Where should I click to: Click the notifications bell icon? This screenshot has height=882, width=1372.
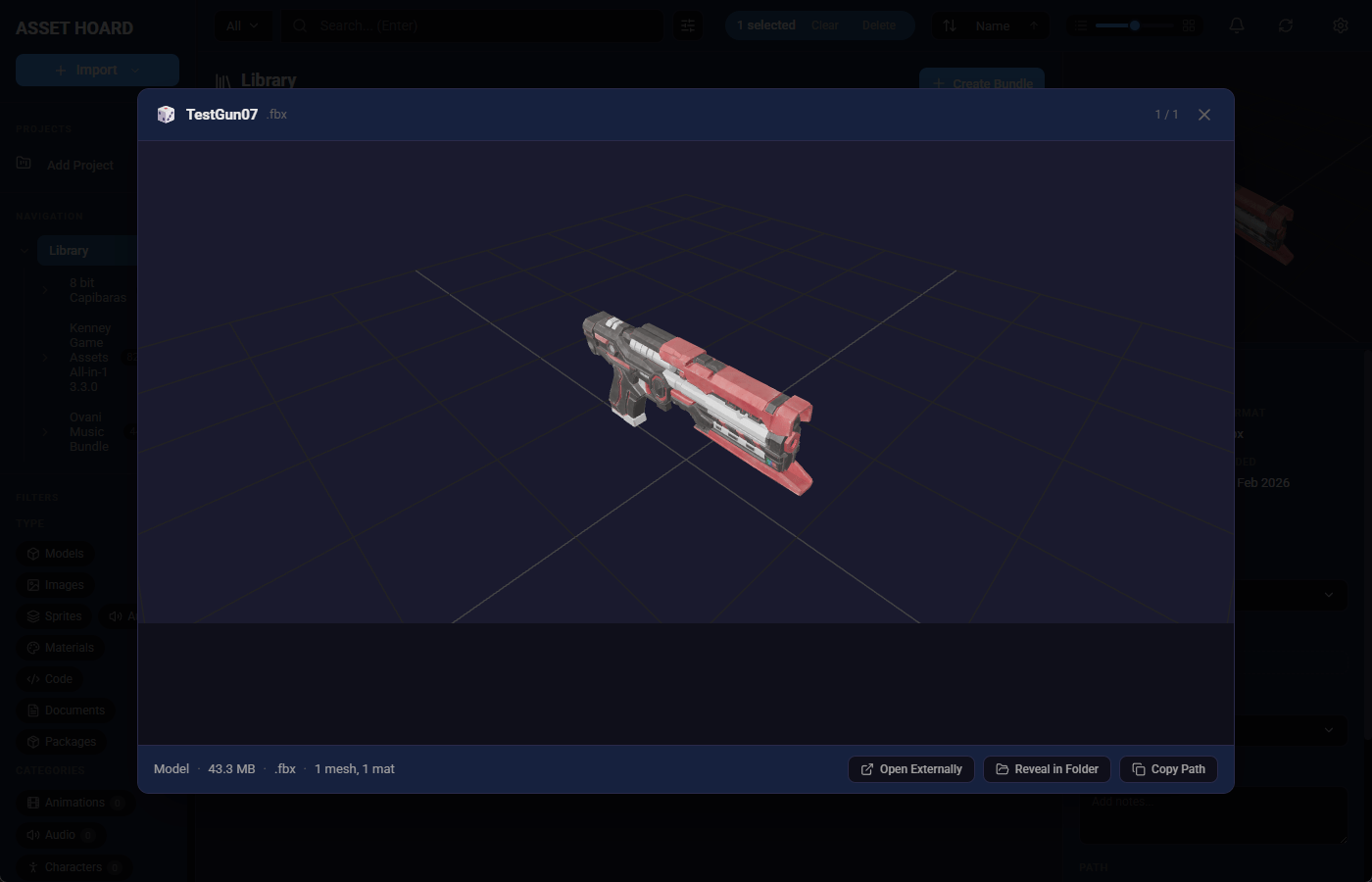1236,25
